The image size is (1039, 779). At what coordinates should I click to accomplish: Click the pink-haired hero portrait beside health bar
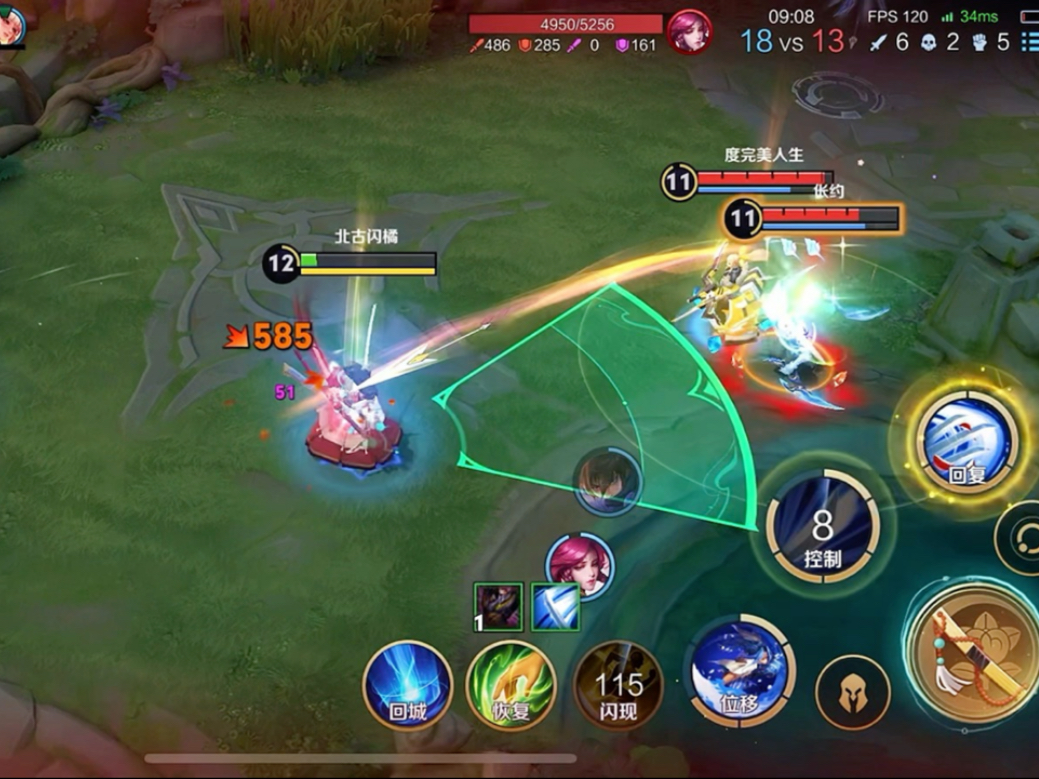click(x=689, y=32)
